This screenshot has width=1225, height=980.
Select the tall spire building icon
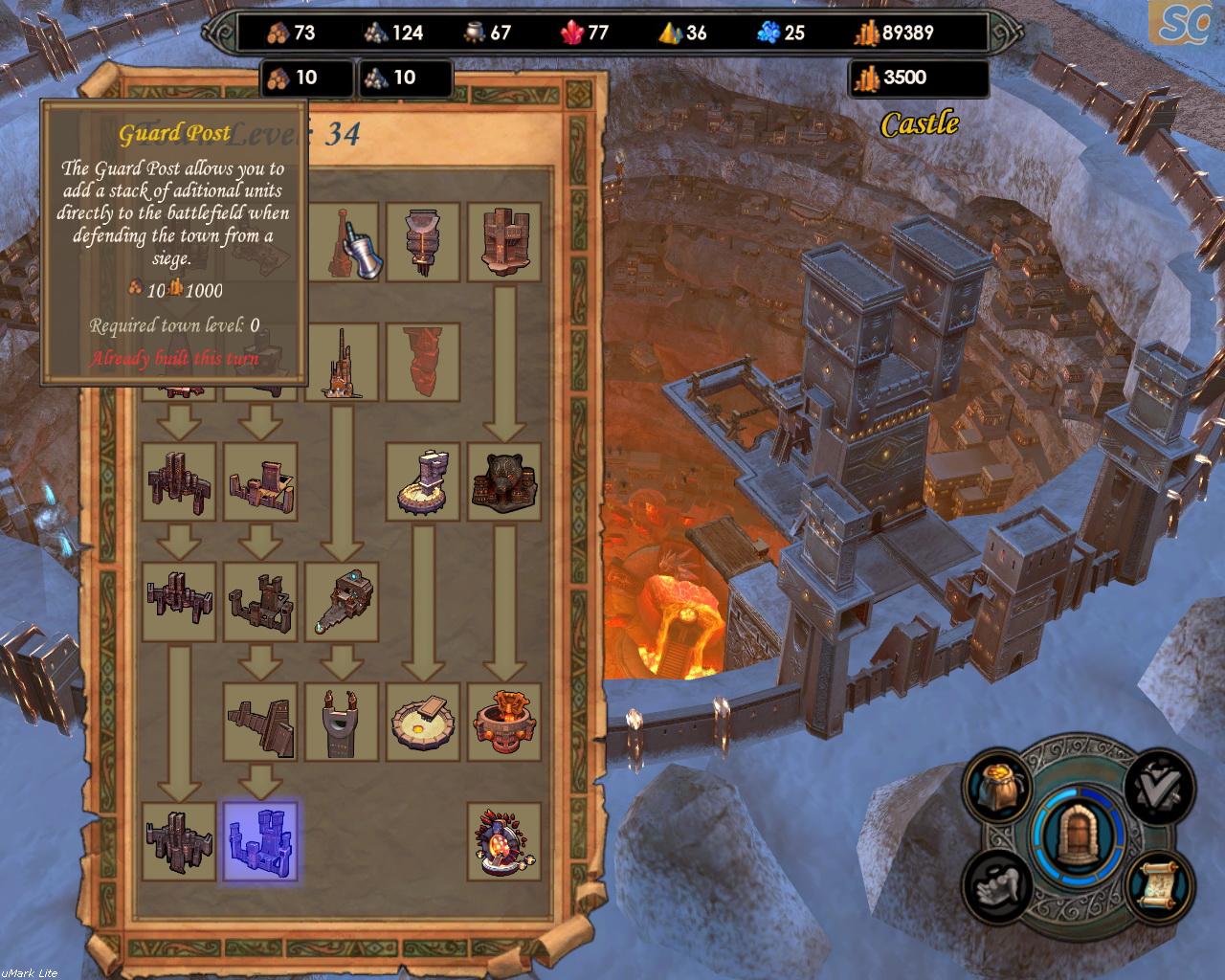coord(342,362)
